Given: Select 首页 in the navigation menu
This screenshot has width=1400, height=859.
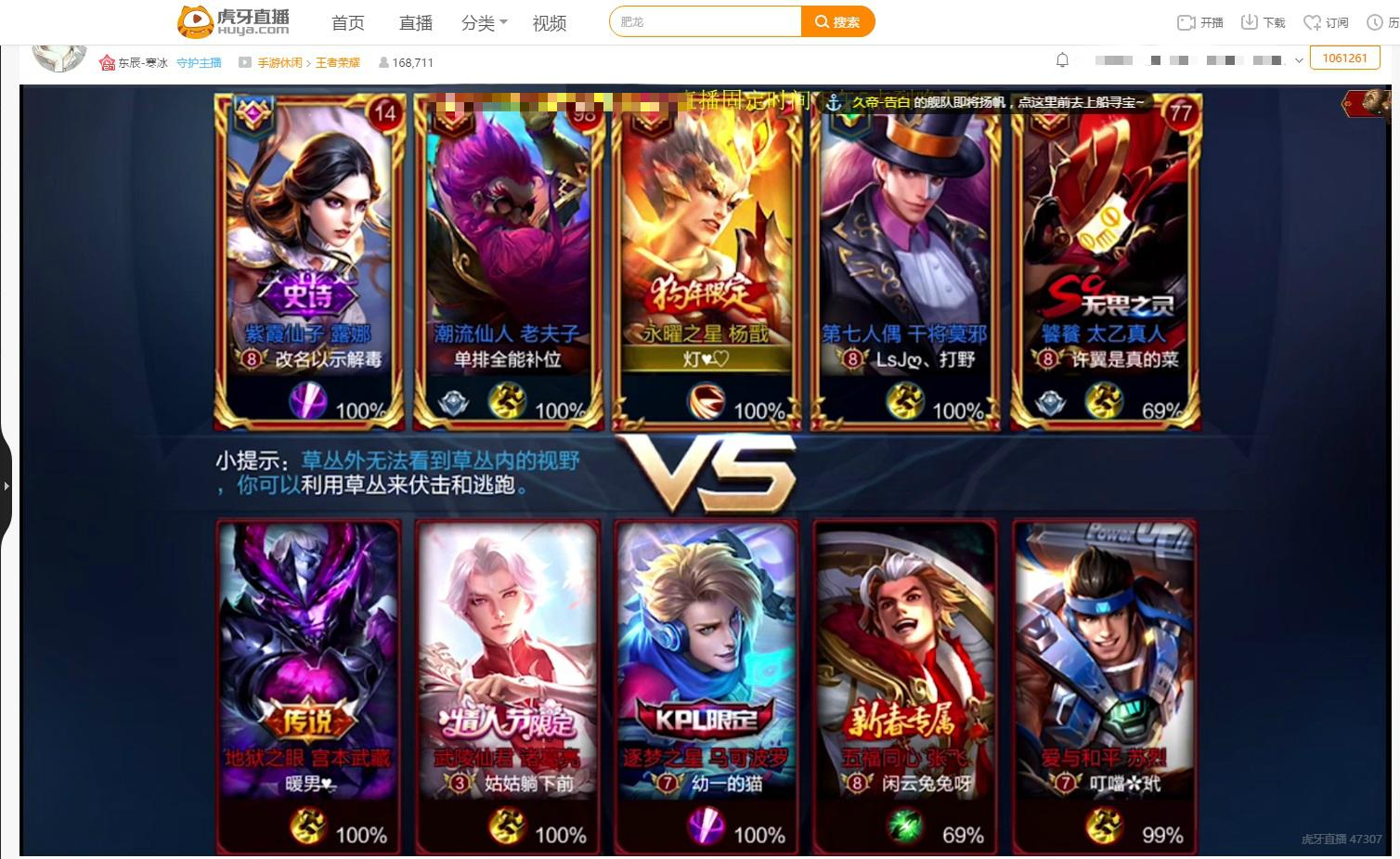Looking at the screenshot, I should (348, 22).
